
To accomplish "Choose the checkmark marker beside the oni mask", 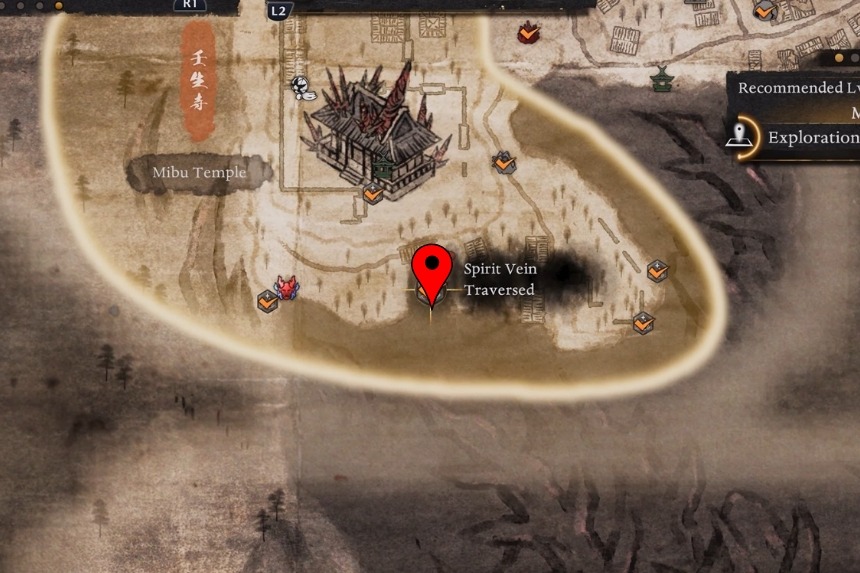I will coord(267,300).
